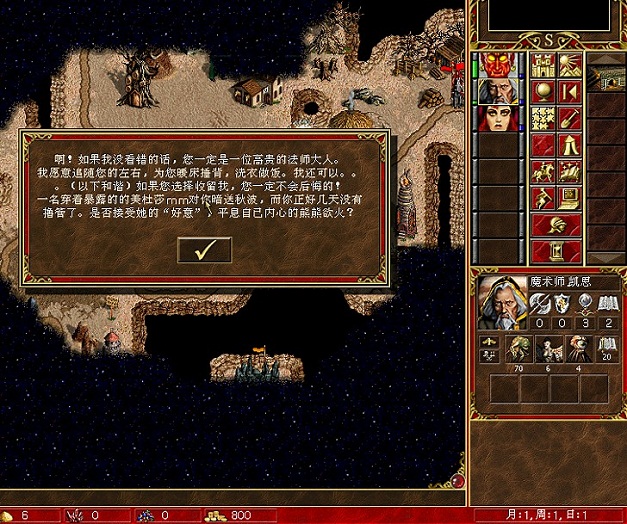Click the golden tent button
The height and width of the screenshot is (524, 627).
(x=569, y=146)
